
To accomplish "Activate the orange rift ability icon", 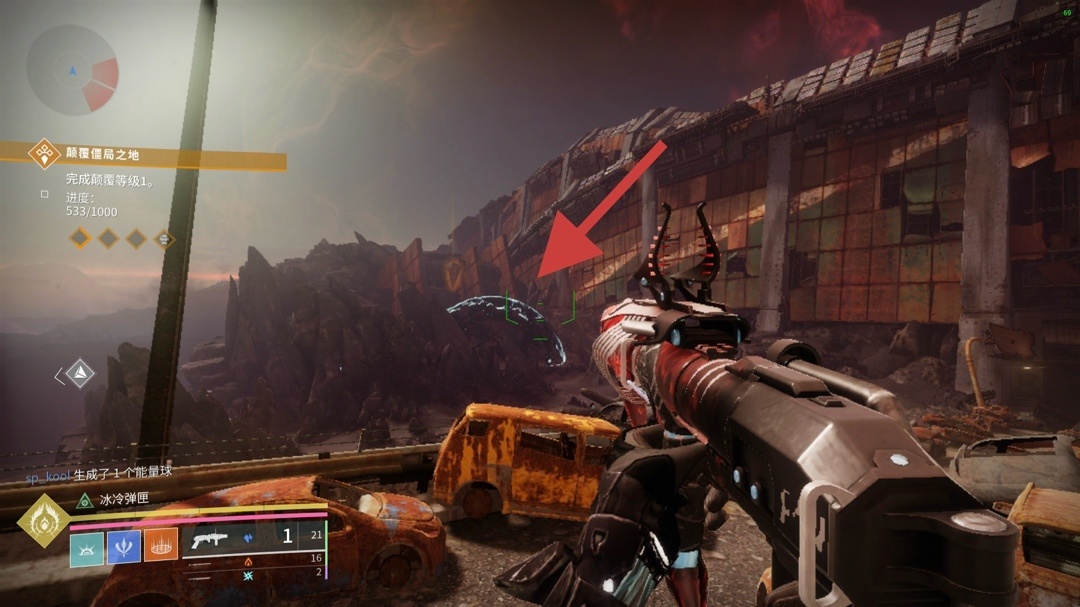I will tap(161, 545).
